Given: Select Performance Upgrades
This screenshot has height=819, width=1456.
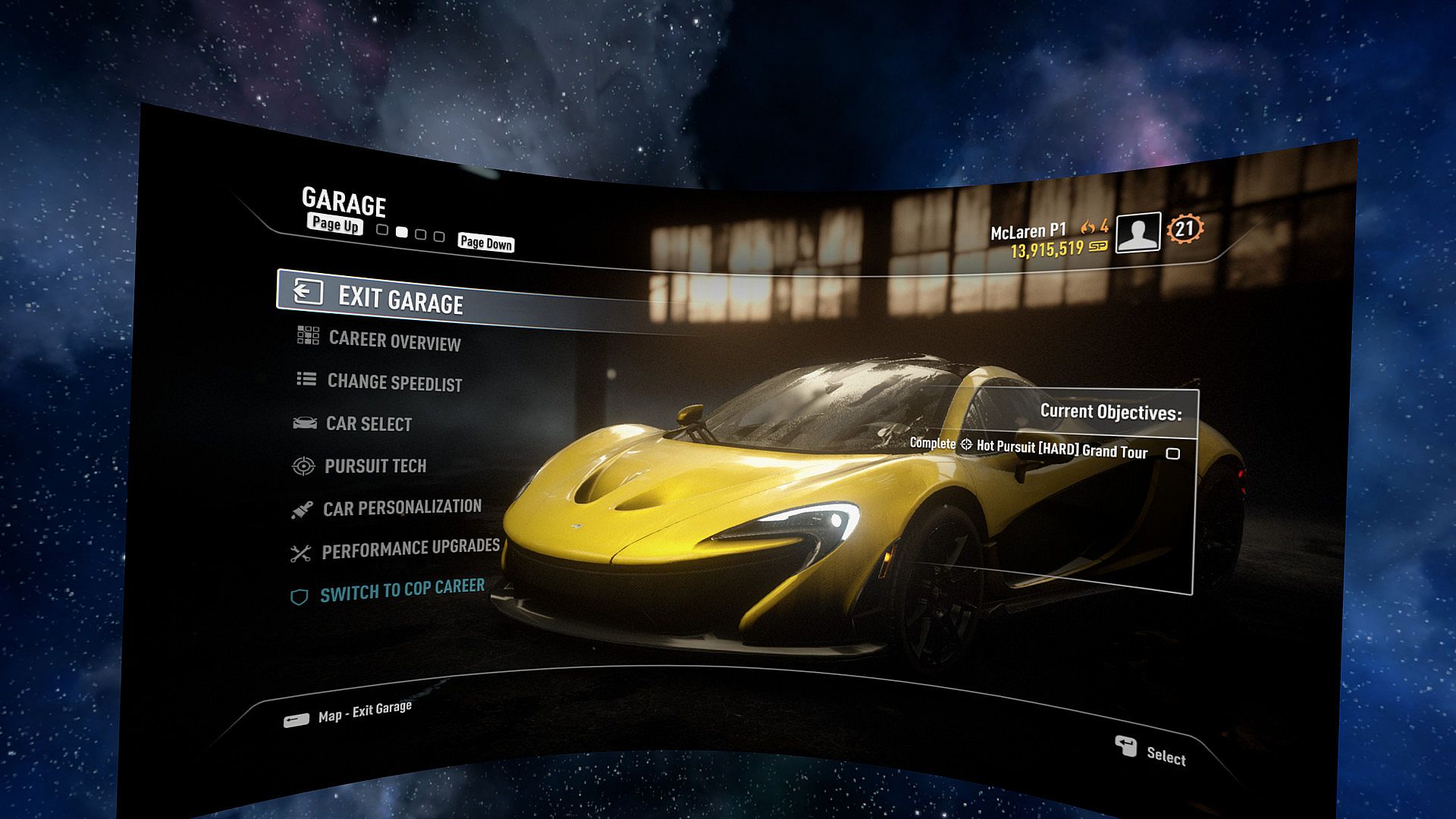Looking at the screenshot, I should [x=409, y=549].
